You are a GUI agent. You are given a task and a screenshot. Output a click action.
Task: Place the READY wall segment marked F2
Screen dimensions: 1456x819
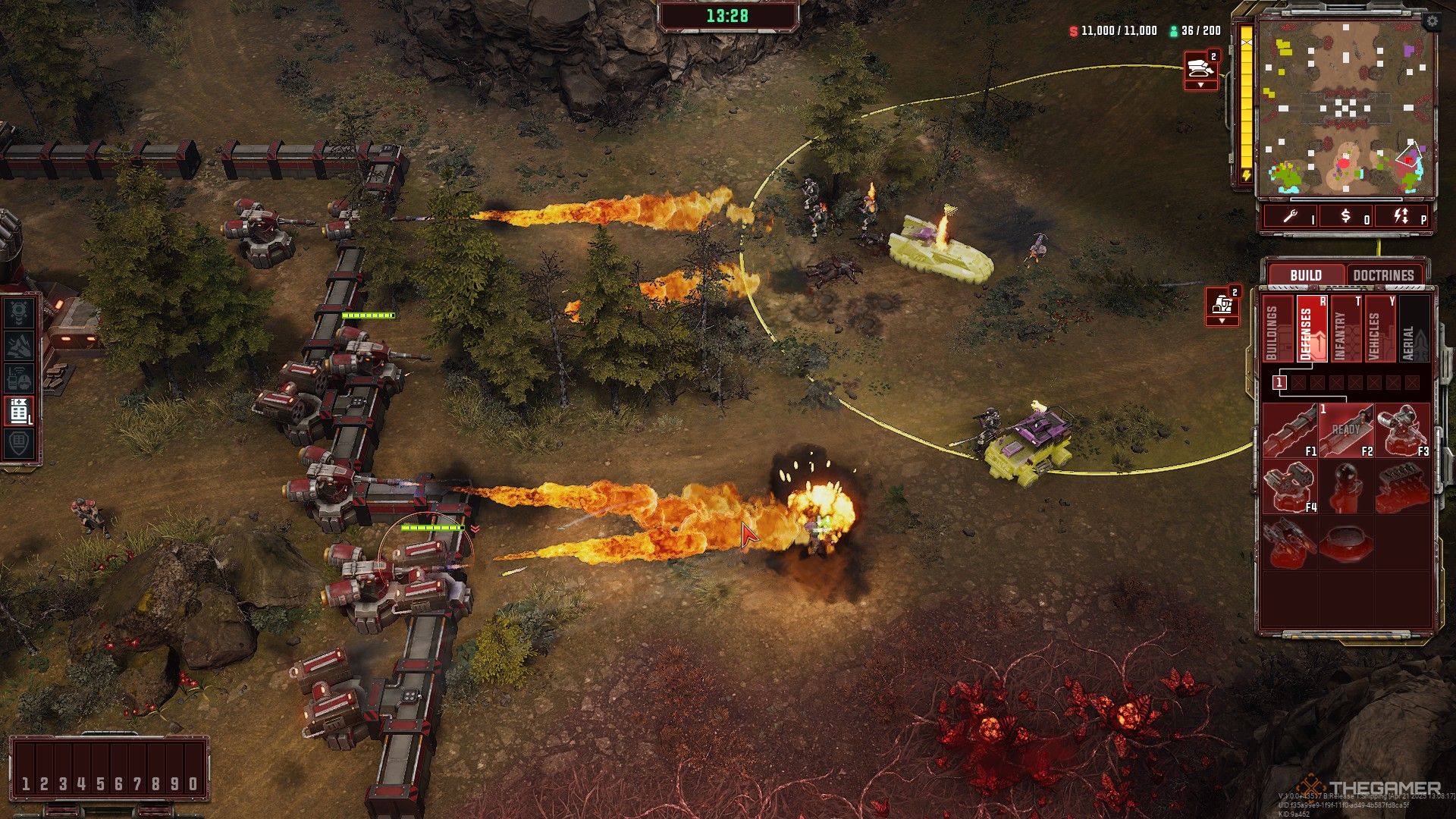[x=1345, y=431]
